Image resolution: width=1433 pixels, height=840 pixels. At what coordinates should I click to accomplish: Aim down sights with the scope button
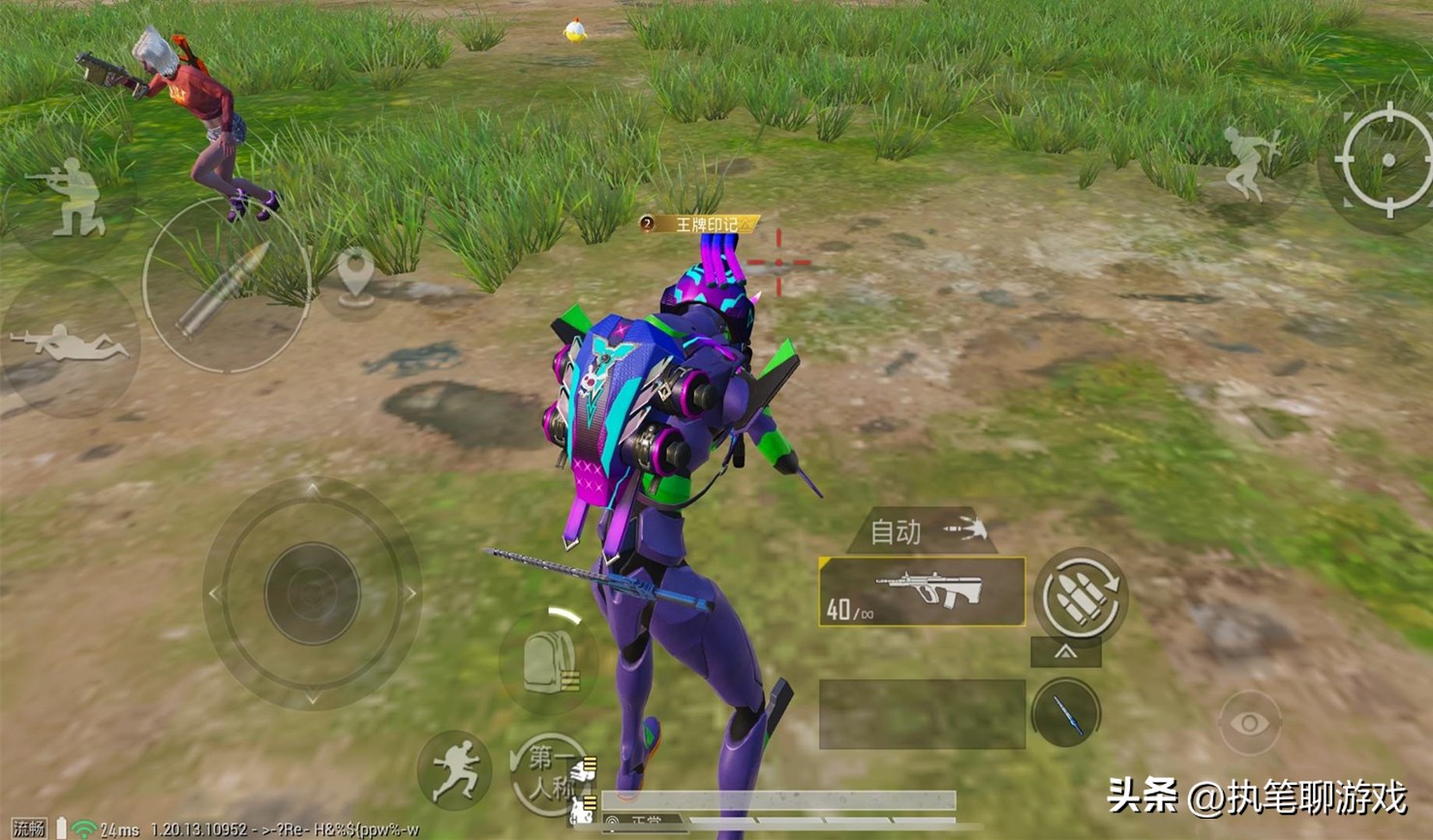pyautogui.click(x=1385, y=160)
